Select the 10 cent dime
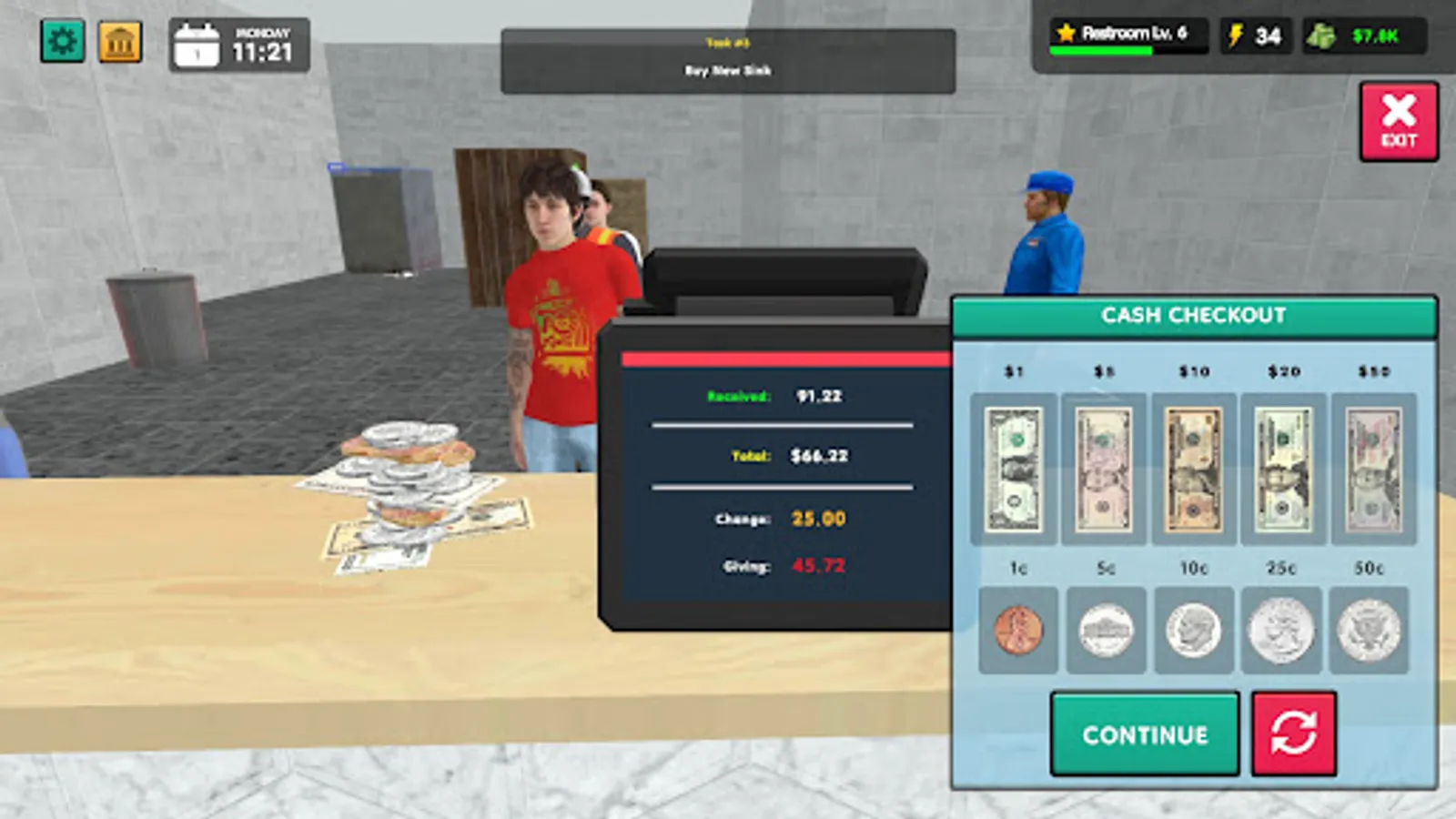This screenshot has height=819, width=1456. pyautogui.click(x=1194, y=630)
